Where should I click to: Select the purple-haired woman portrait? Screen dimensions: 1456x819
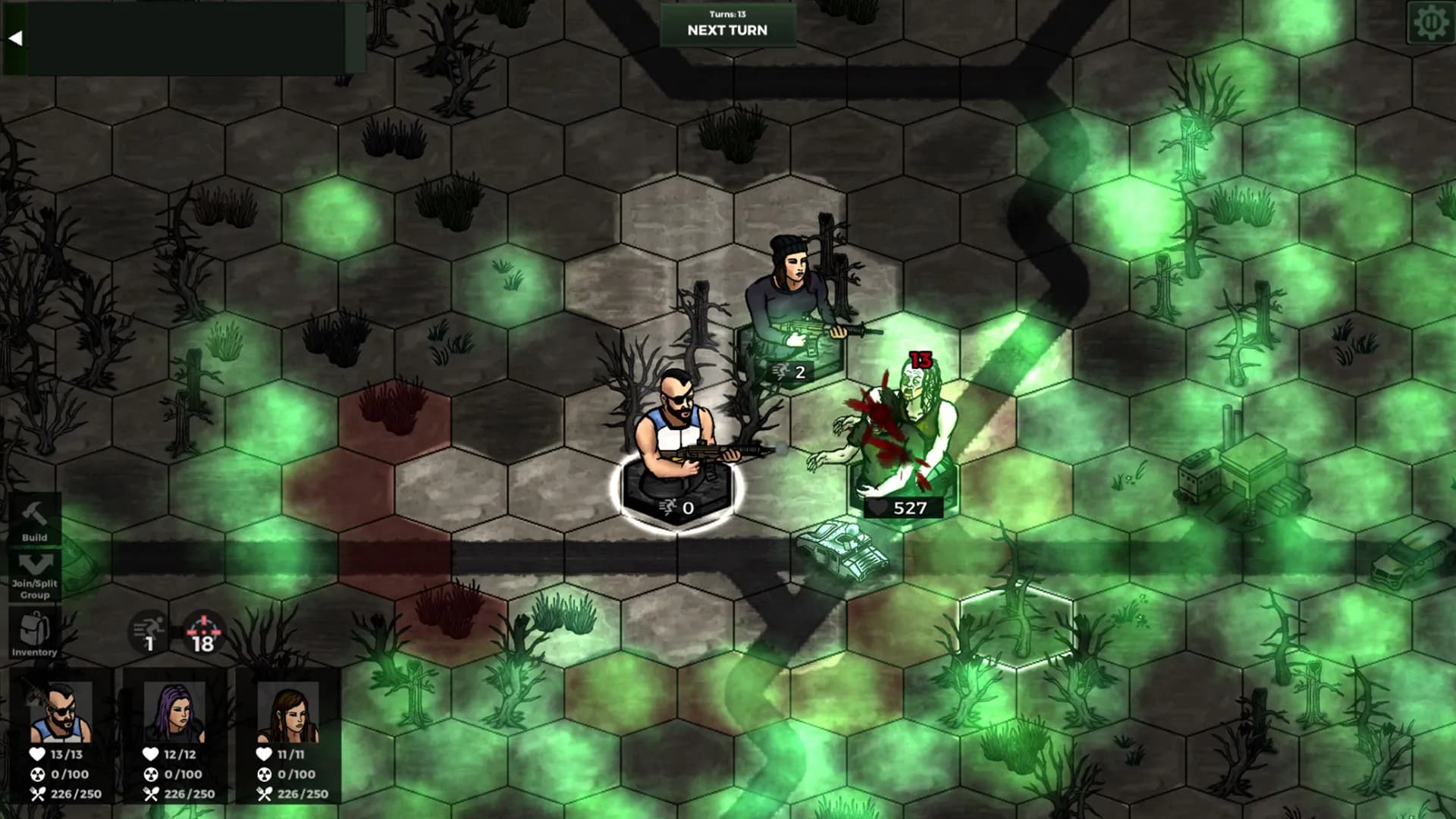pyautogui.click(x=174, y=713)
